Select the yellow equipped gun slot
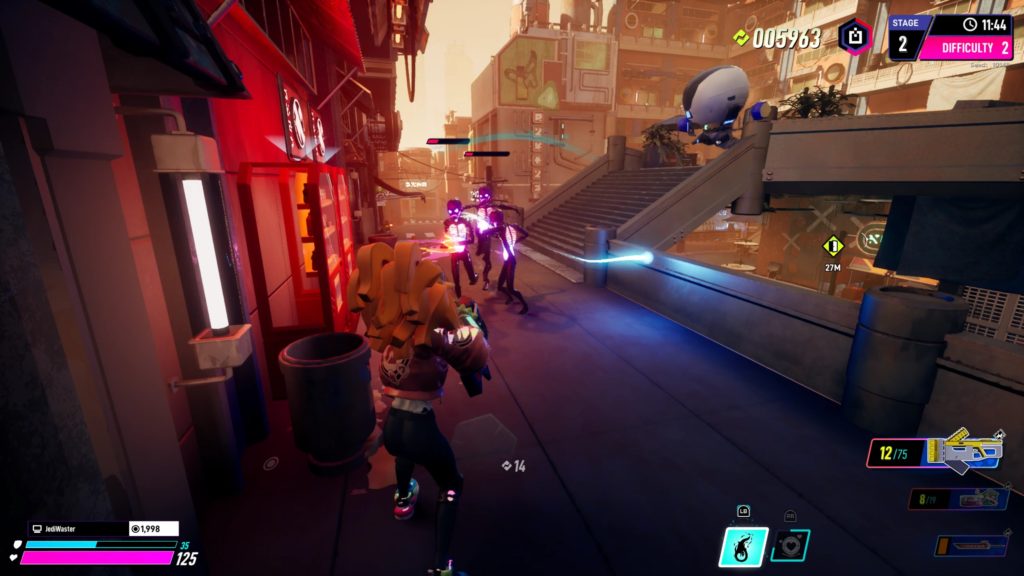Viewport: 1024px width, 576px height. click(936, 452)
